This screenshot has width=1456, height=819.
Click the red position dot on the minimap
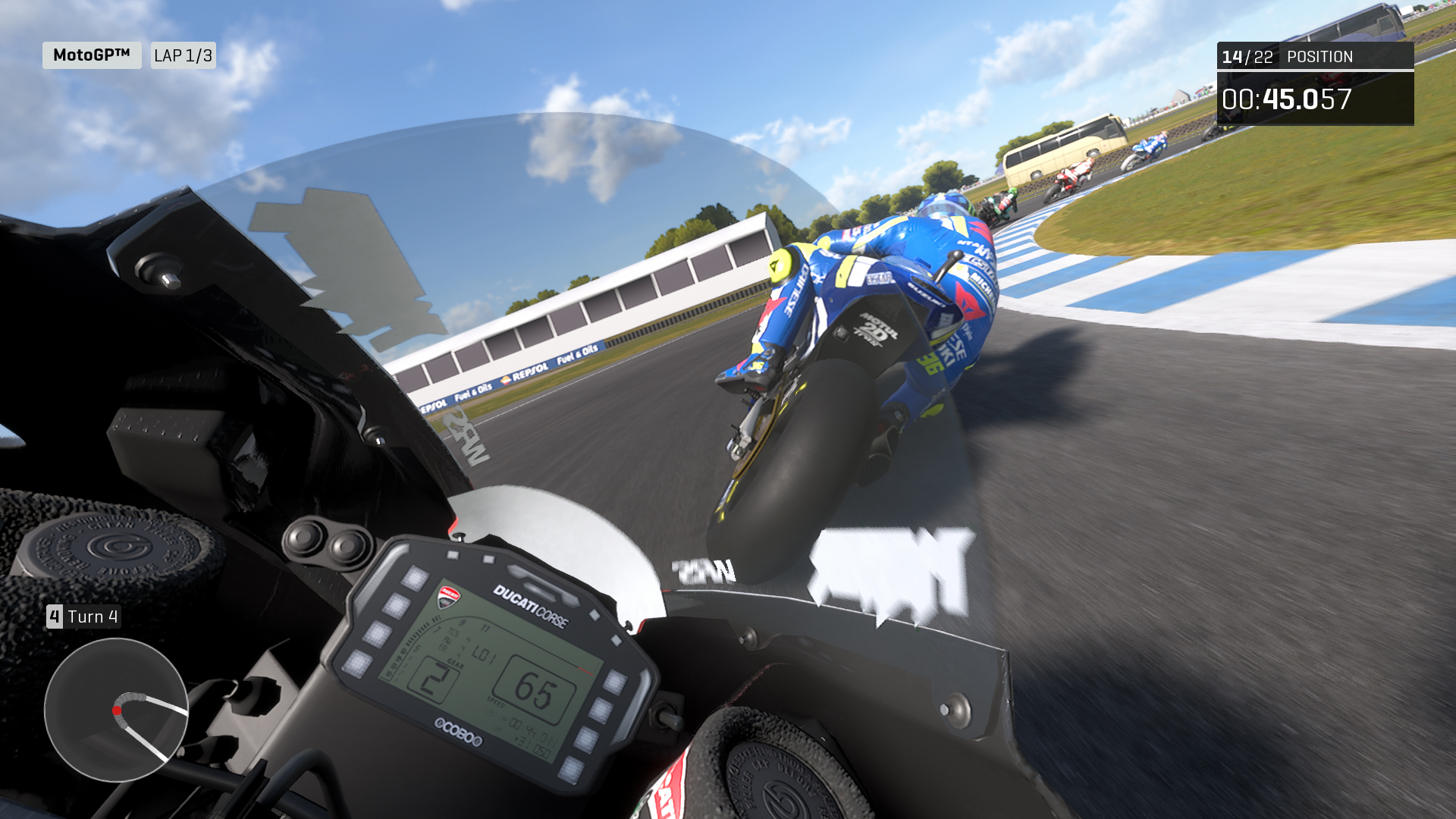click(x=118, y=711)
